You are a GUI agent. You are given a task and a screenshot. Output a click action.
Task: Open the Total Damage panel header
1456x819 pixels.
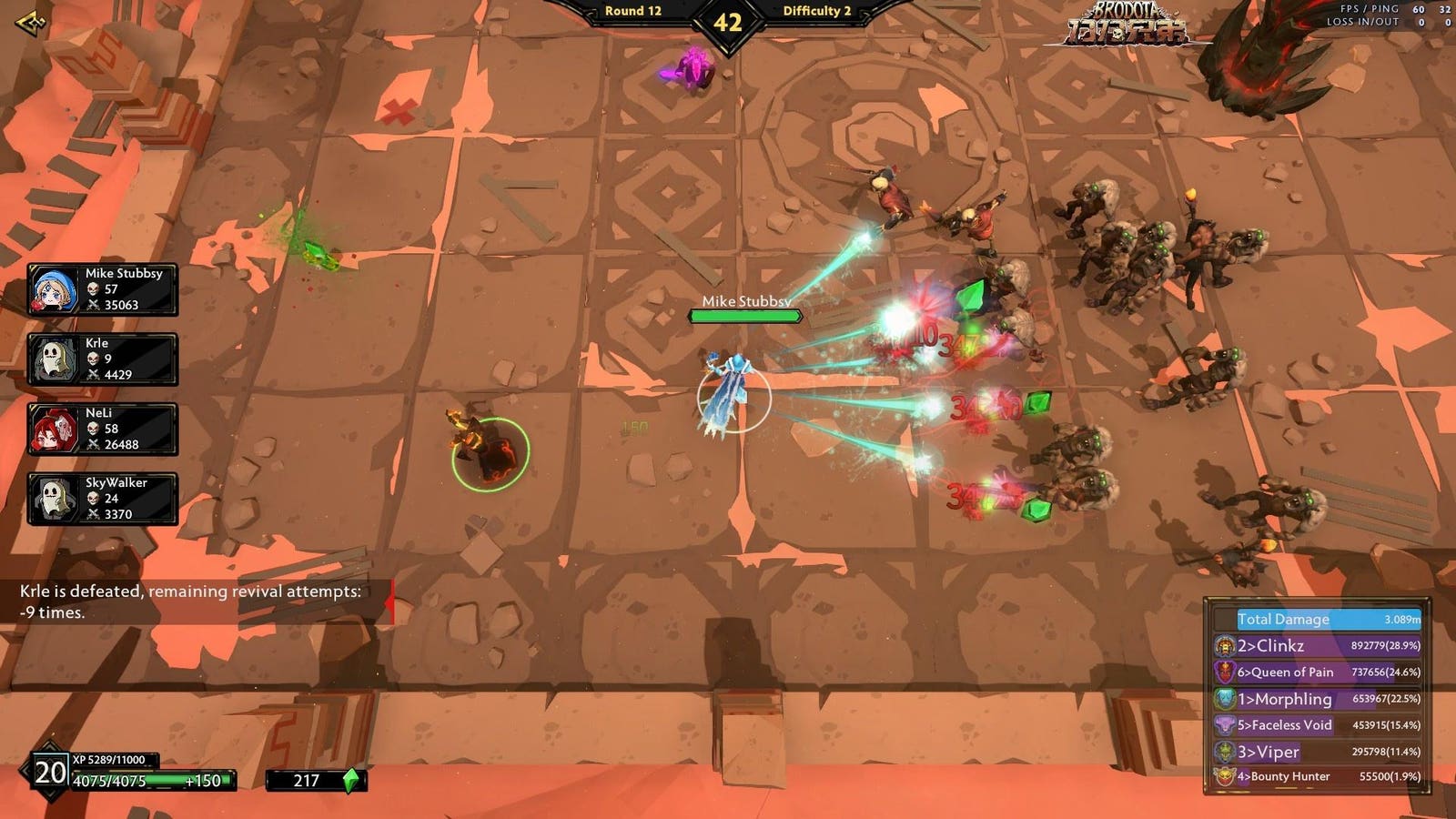pos(1327,619)
